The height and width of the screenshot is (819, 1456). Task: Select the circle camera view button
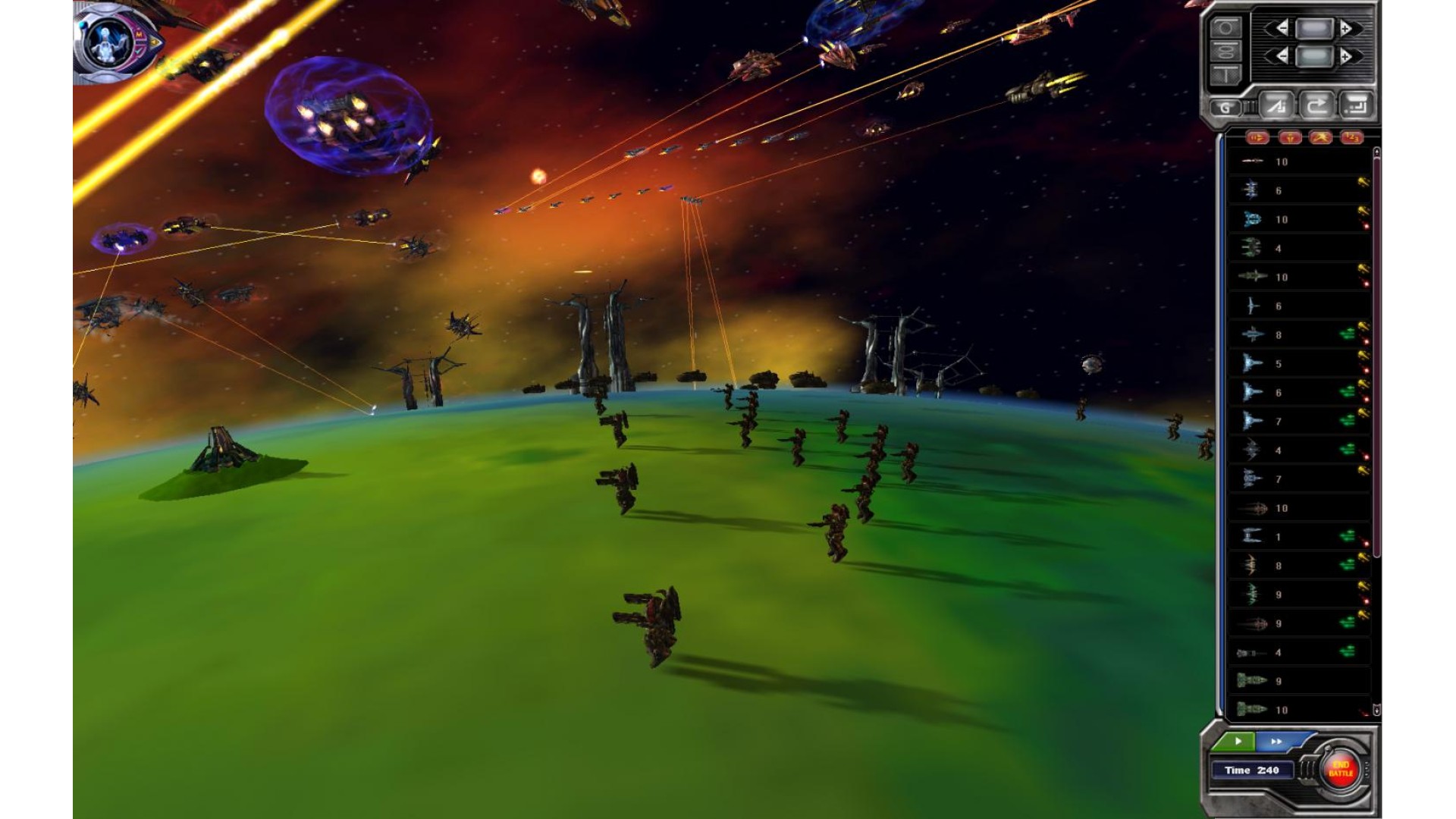pos(1225,28)
